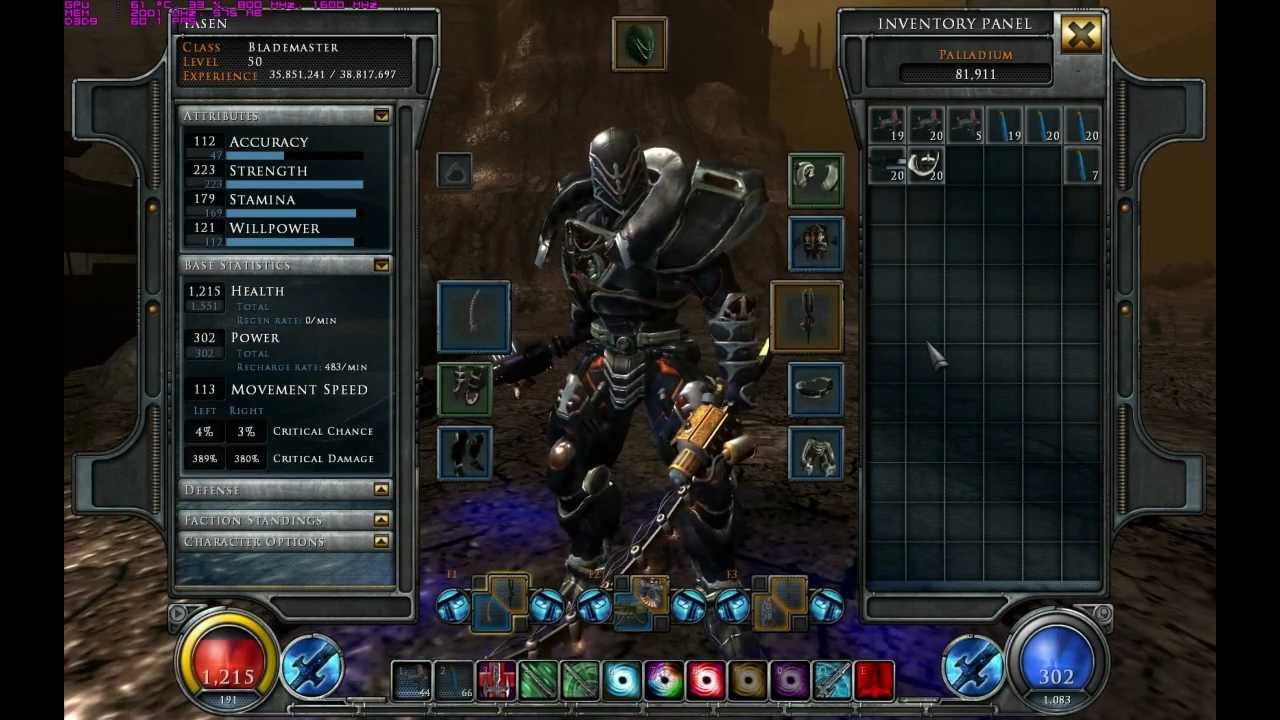Activate the red vortex skill
The width and height of the screenshot is (1280, 720).
click(706, 681)
